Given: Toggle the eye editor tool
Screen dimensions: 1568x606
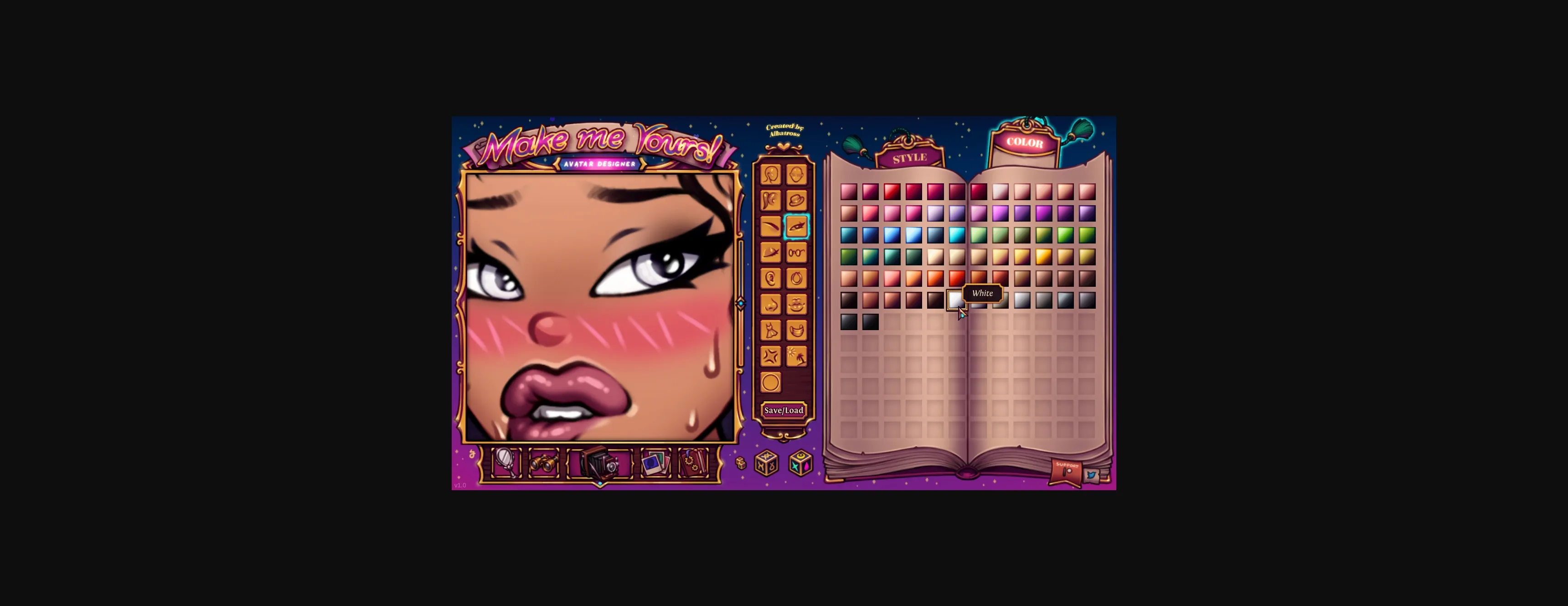Looking at the screenshot, I should click(x=796, y=226).
